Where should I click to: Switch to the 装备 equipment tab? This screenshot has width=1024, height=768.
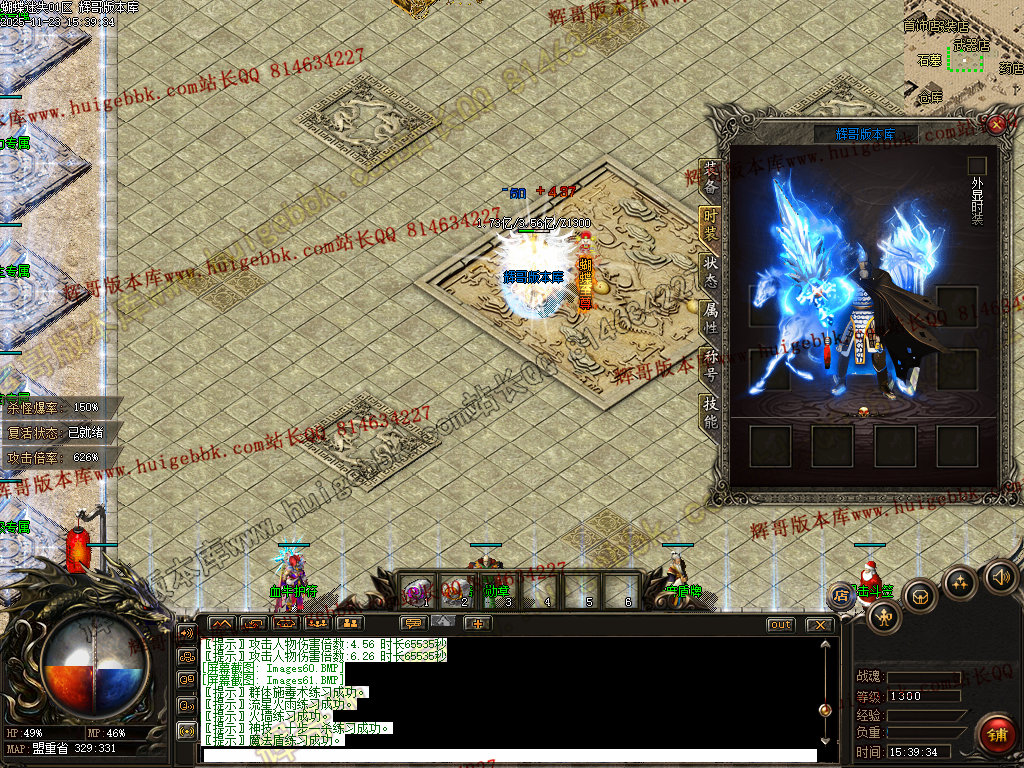click(x=710, y=178)
